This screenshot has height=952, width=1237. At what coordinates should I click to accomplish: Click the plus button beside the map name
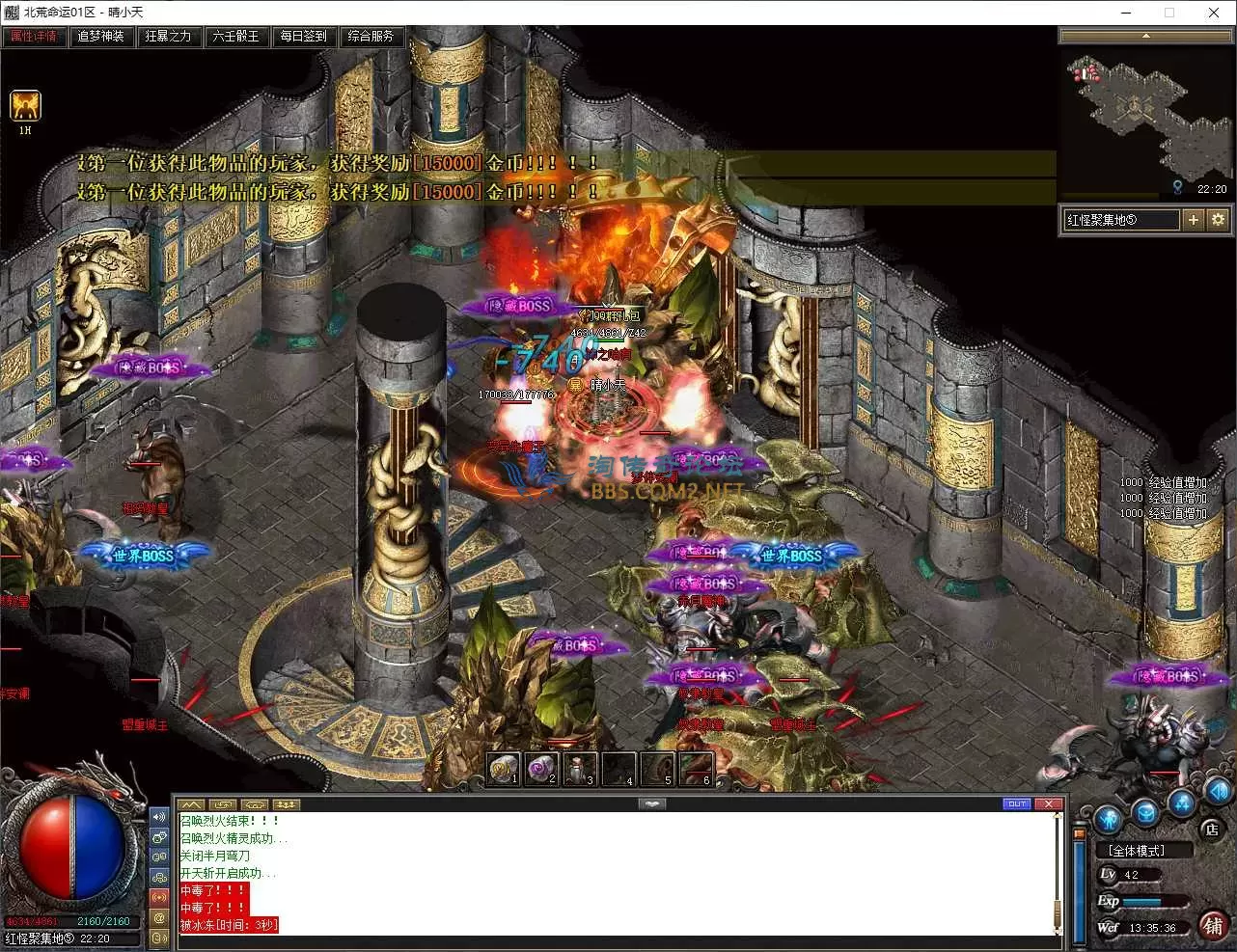pos(1194,220)
